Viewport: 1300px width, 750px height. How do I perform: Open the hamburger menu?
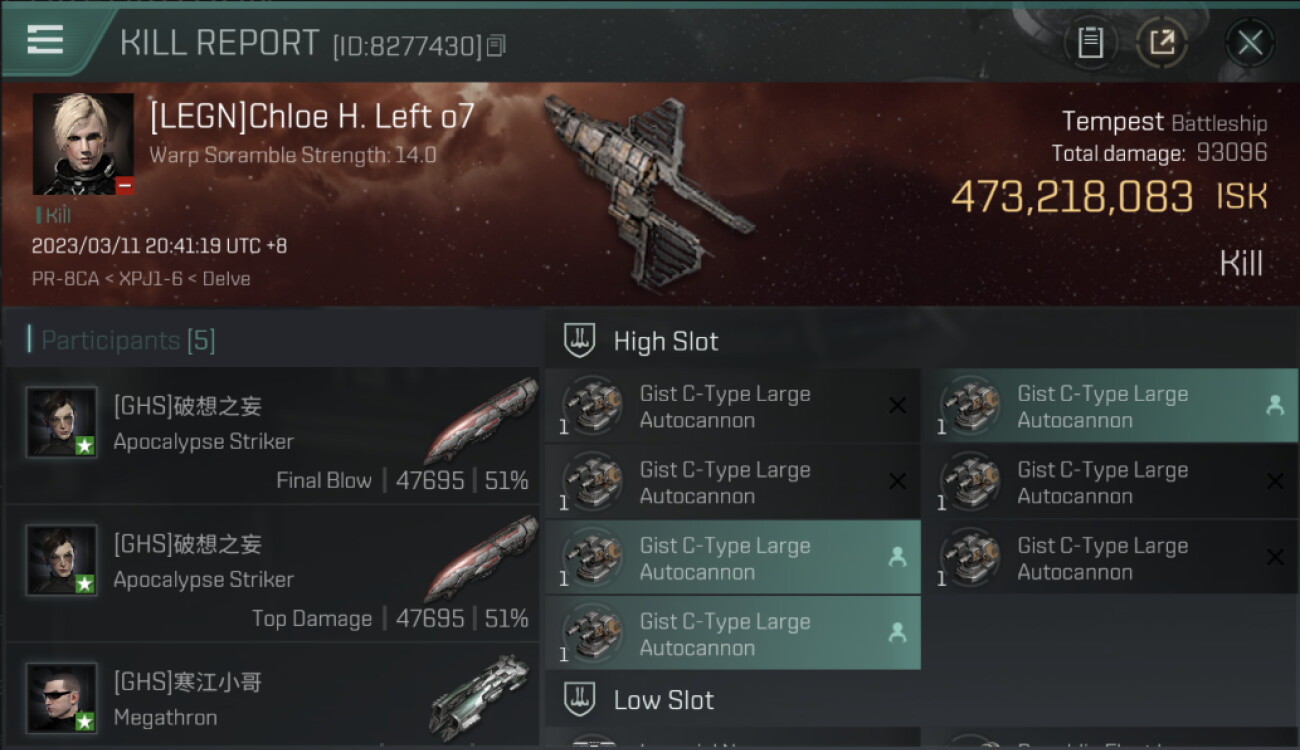pos(45,40)
